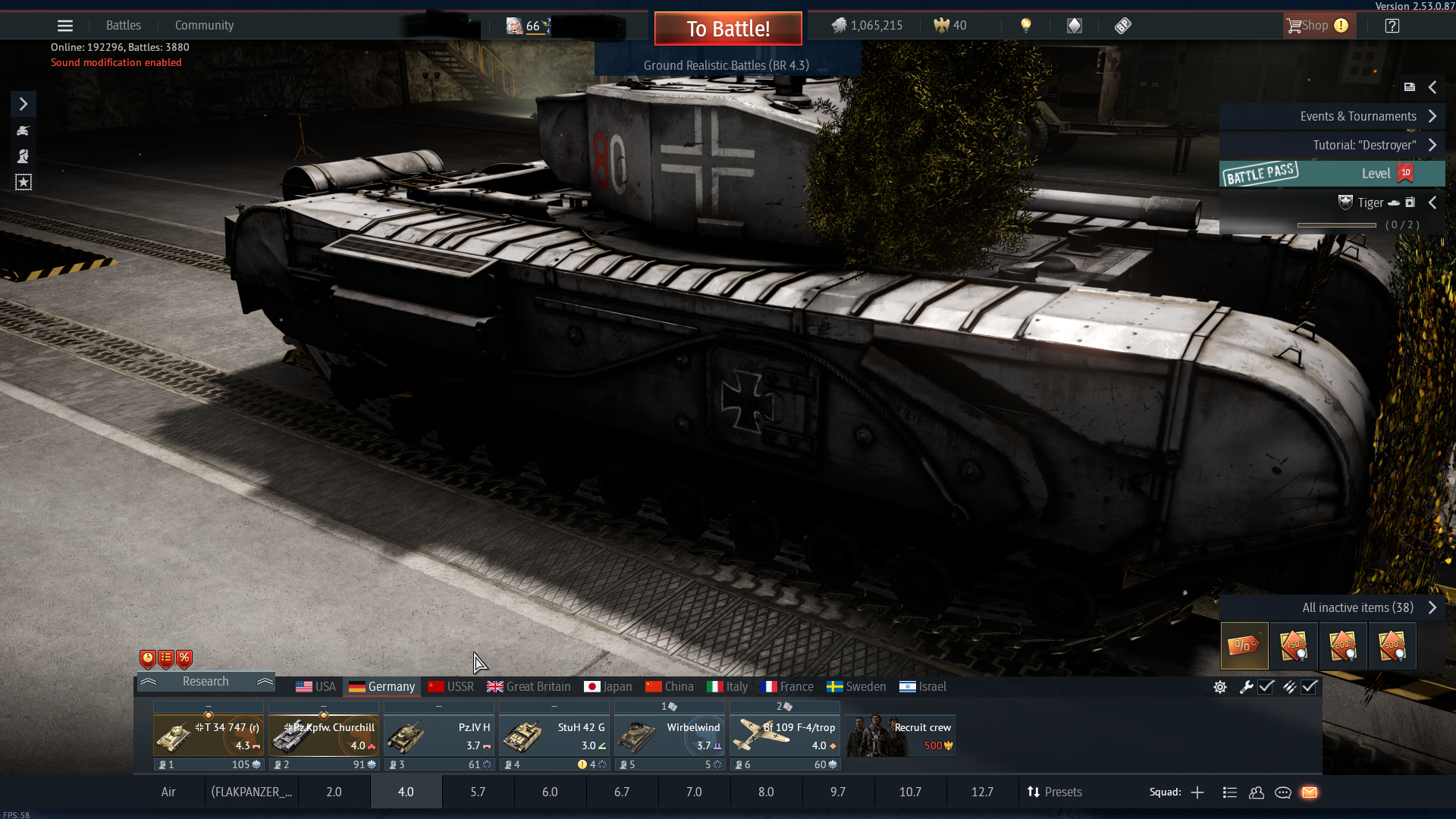Select the Bf 109 F-4/trop slot
This screenshot has width=1456, height=819.
[785, 736]
